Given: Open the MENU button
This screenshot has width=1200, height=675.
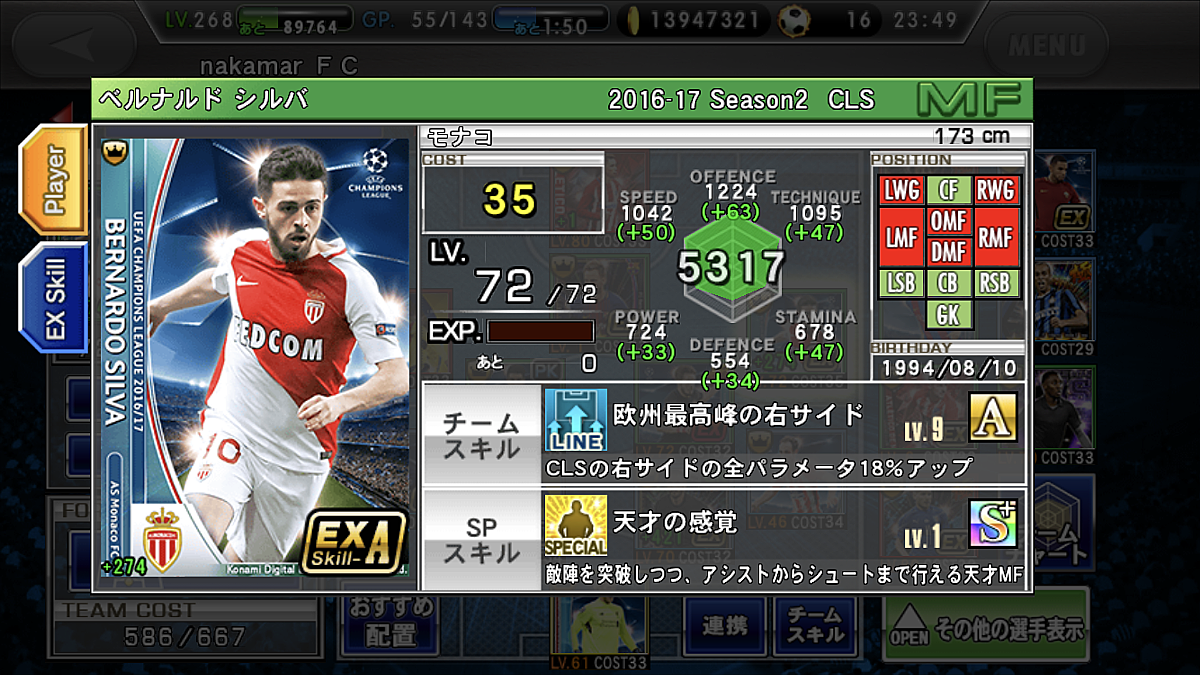Looking at the screenshot, I should (x=1046, y=45).
